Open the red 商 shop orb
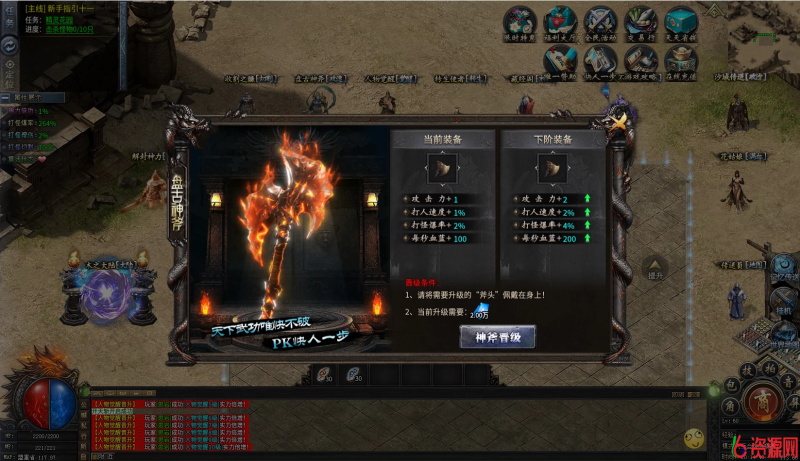The height and width of the screenshot is (461, 800). tap(762, 404)
